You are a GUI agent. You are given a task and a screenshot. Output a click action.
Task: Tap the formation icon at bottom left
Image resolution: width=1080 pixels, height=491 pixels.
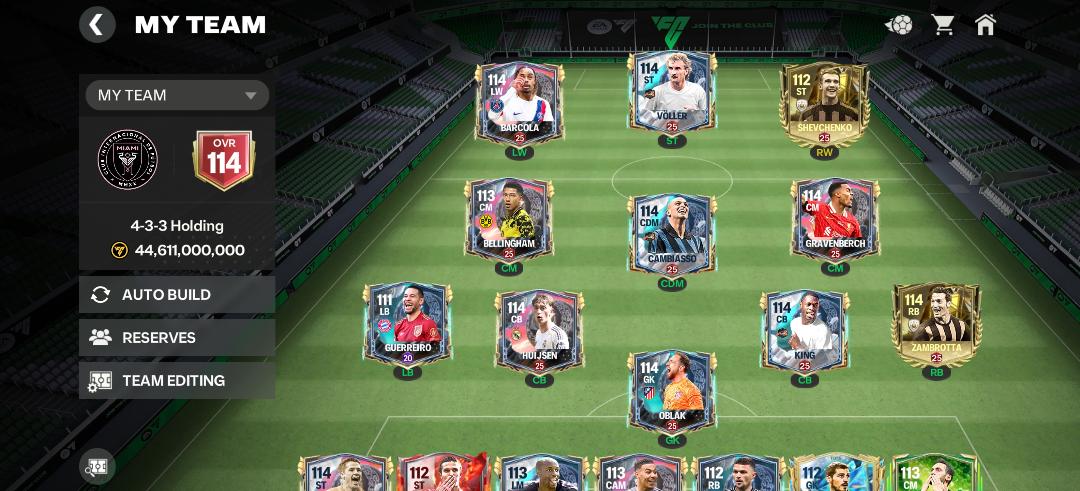tap(97, 466)
